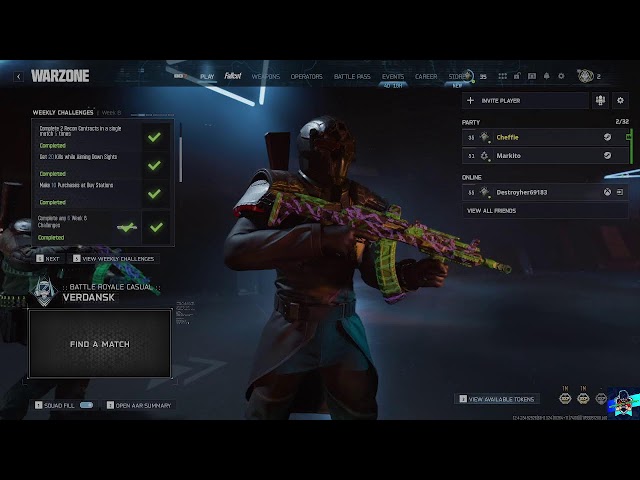Open the Weapons tab
The image size is (640, 480).
click(266, 76)
